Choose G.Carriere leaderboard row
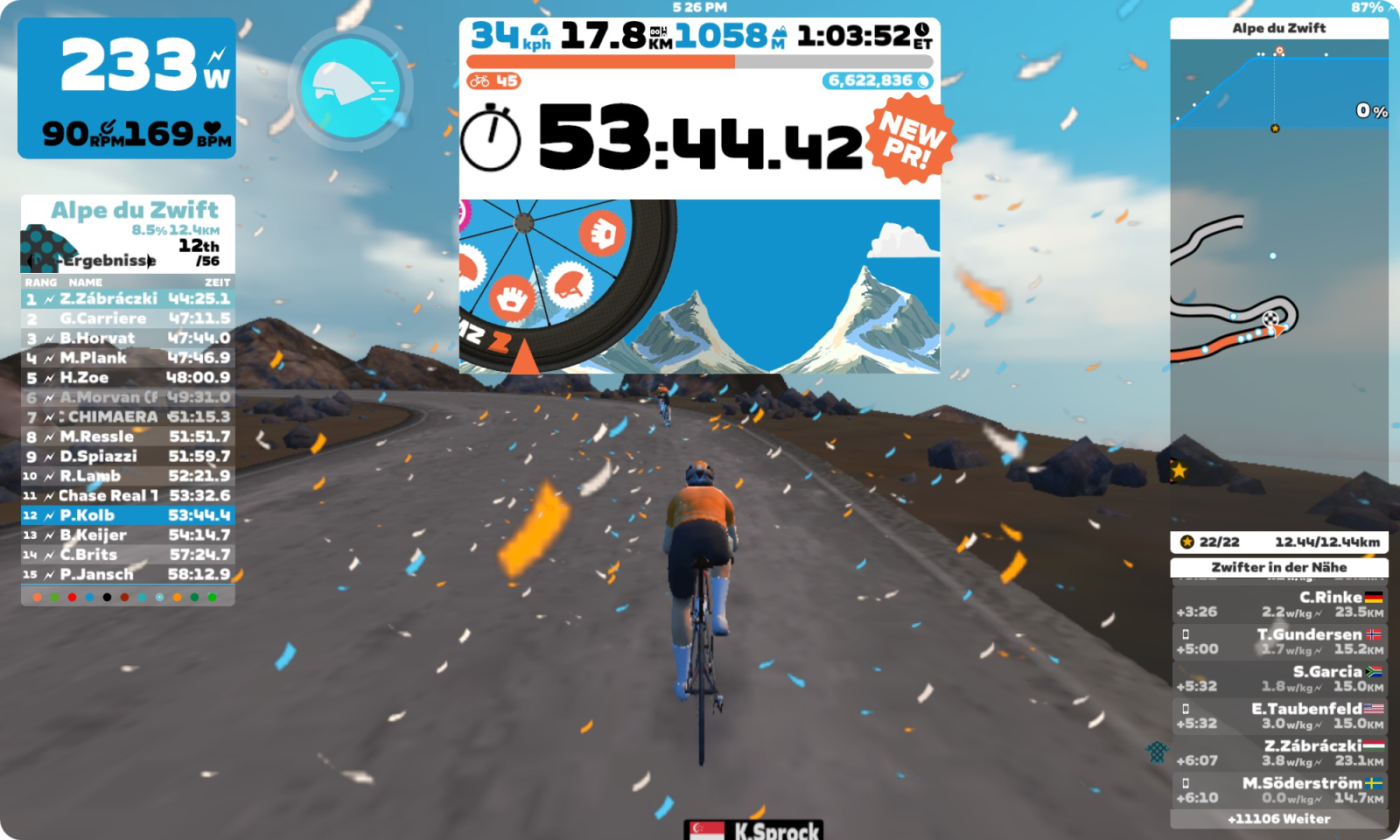Viewport: 1400px width, 840px height. [x=128, y=318]
